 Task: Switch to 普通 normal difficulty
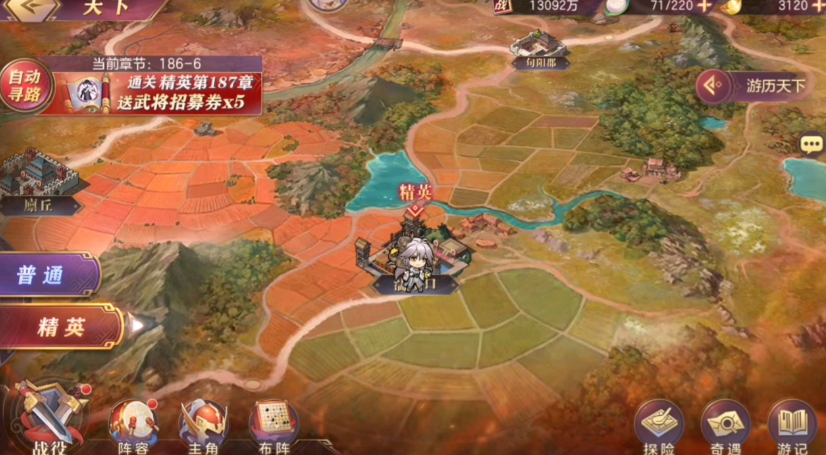(47, 275)
